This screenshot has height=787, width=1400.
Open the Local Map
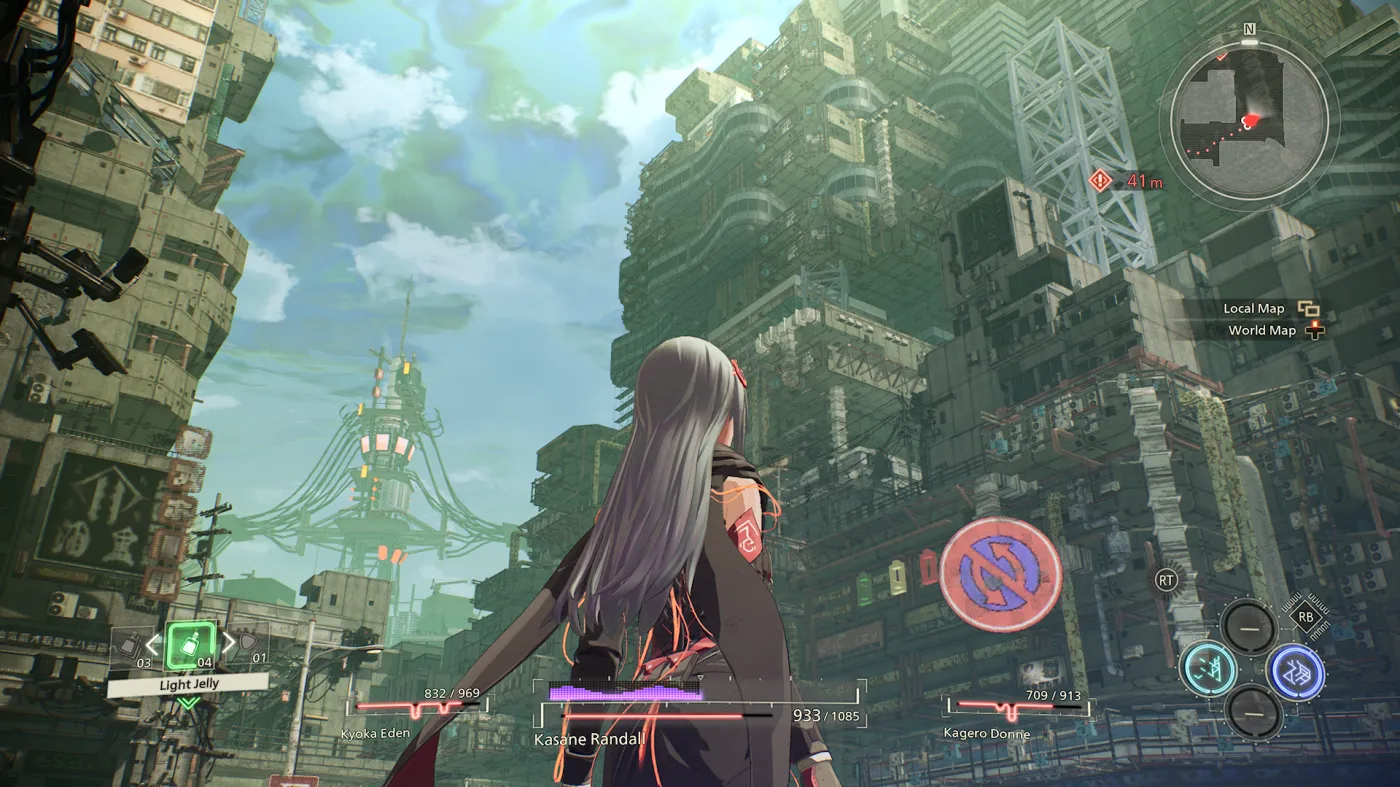pyautogui.click(x=1256, y=308)
